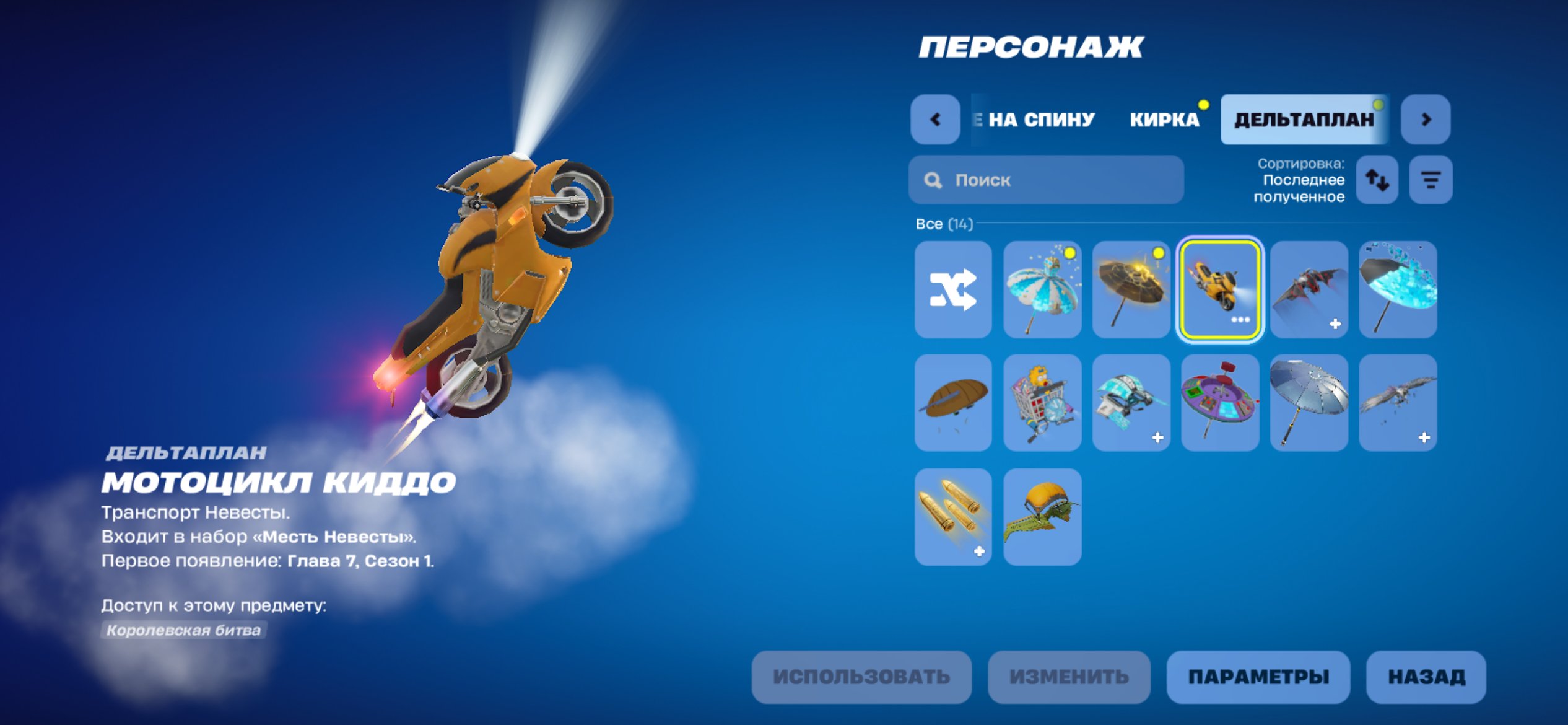Open the filter options icon
The image size is (1568, 725).
tap(1431, 180)
